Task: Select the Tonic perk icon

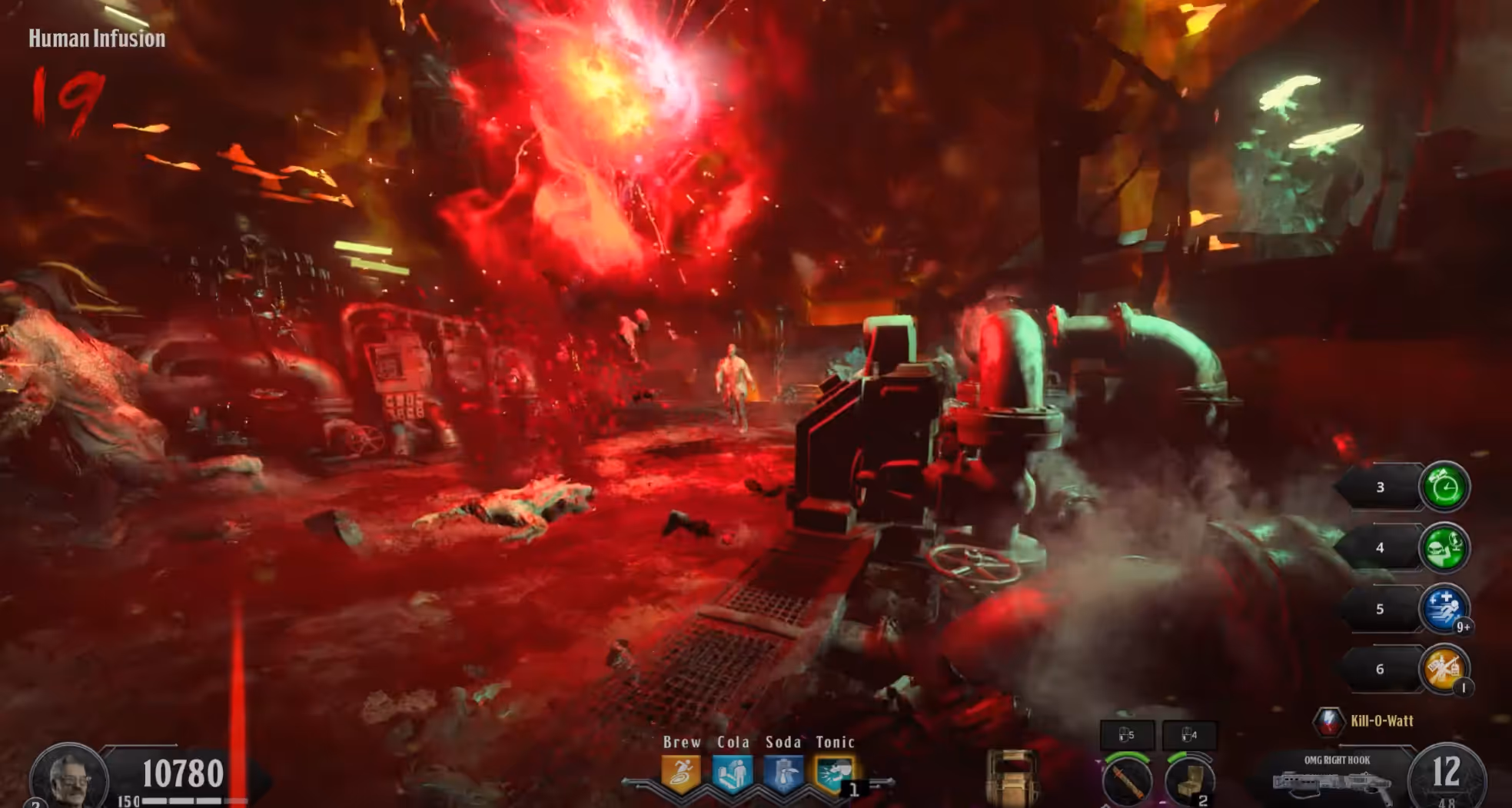Action: tap(834, 773)
